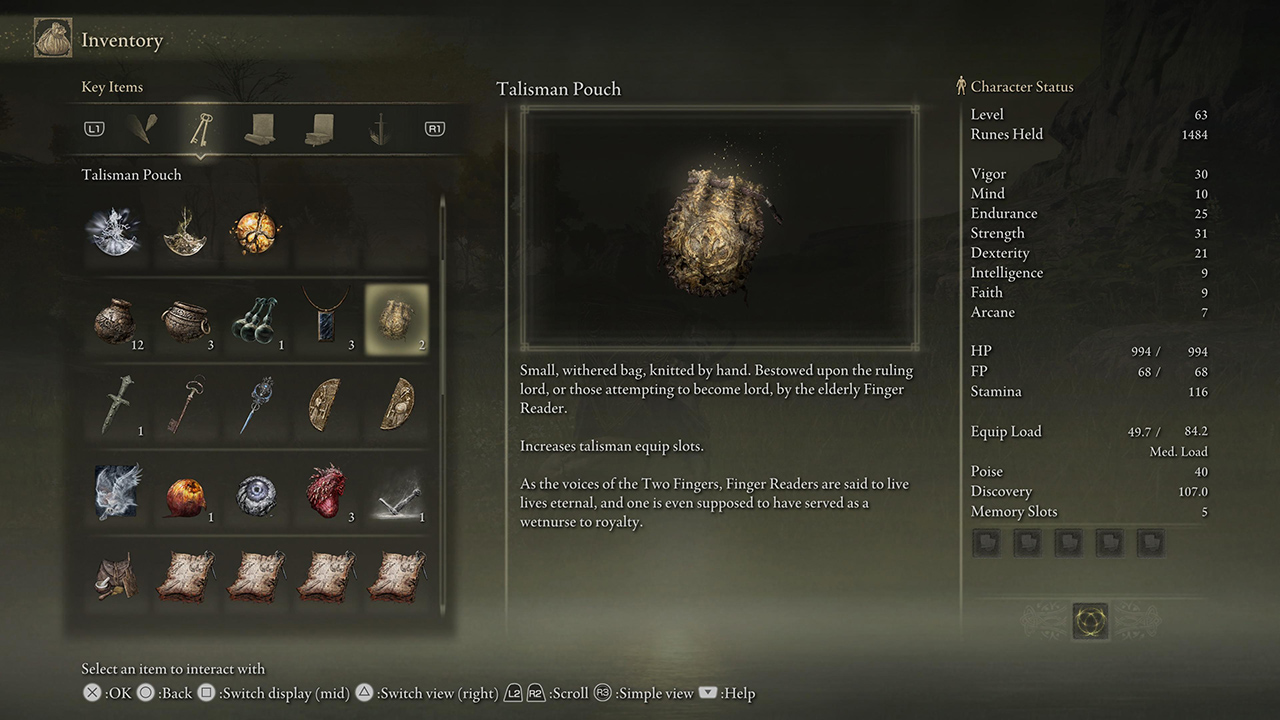Choose the Ritual Pot with handle ring

(x=187, y=319)
